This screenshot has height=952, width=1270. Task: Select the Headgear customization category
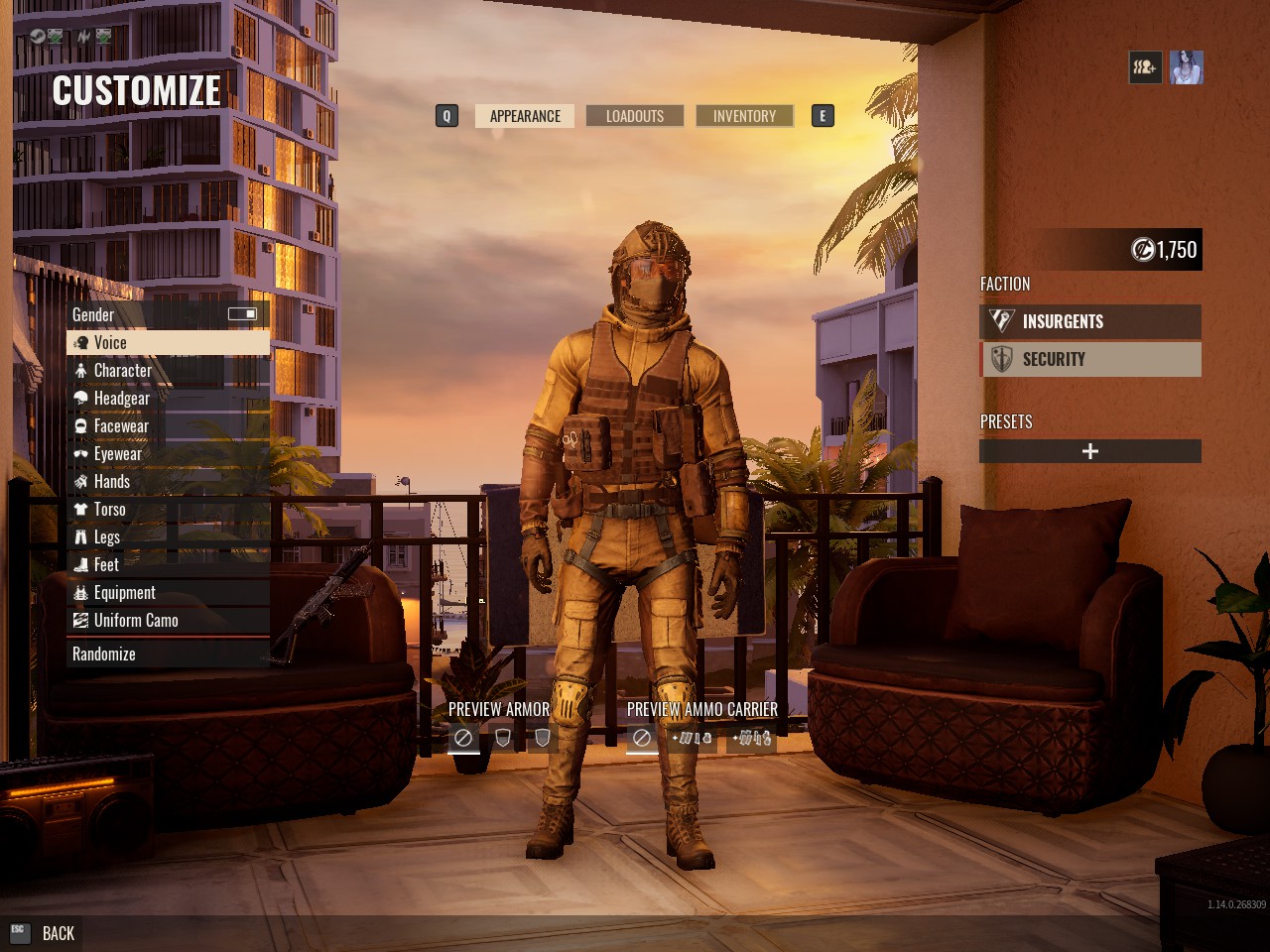click(121, 398)
